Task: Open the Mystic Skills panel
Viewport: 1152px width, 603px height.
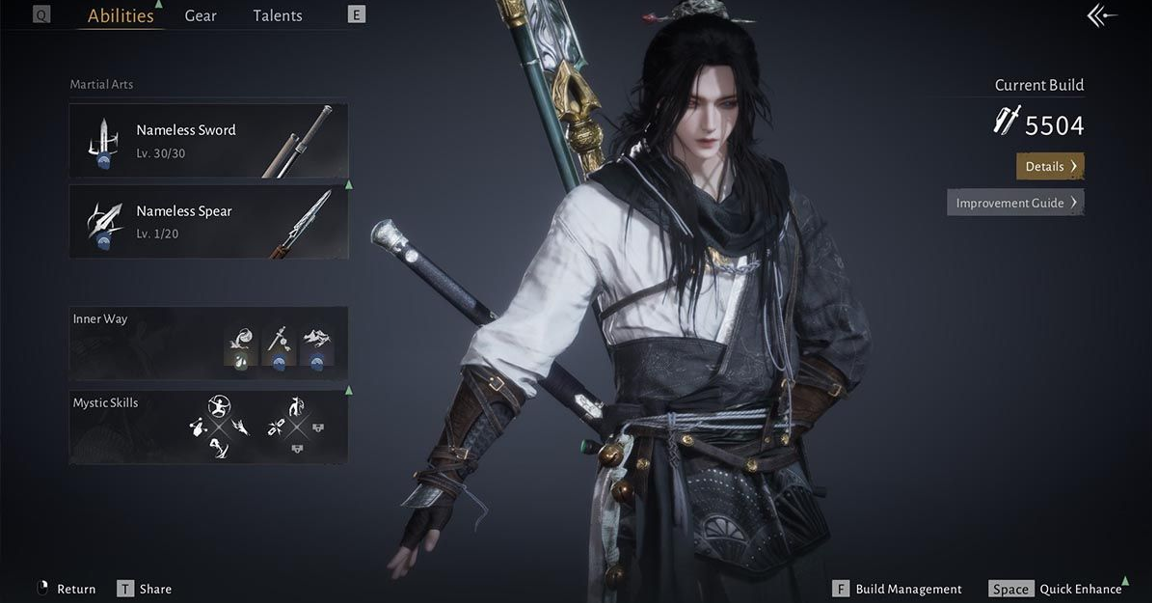Action: point(208,427)
